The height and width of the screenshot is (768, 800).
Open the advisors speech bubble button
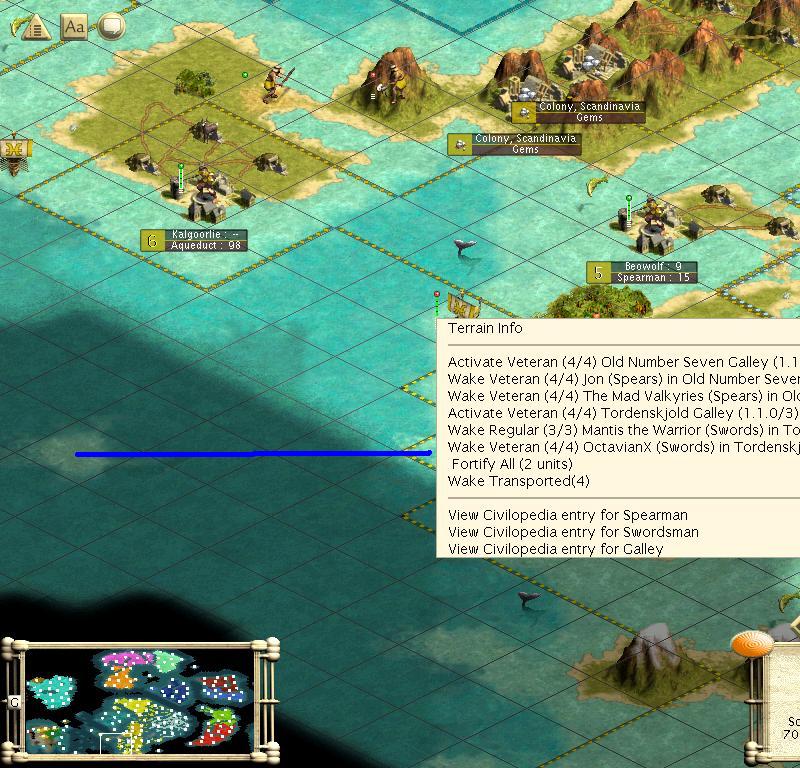(110, 26)
